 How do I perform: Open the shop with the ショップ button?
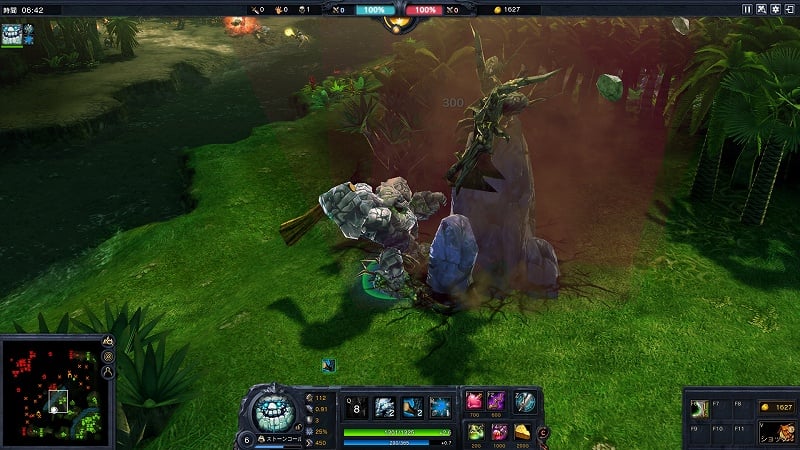(776, 433)
